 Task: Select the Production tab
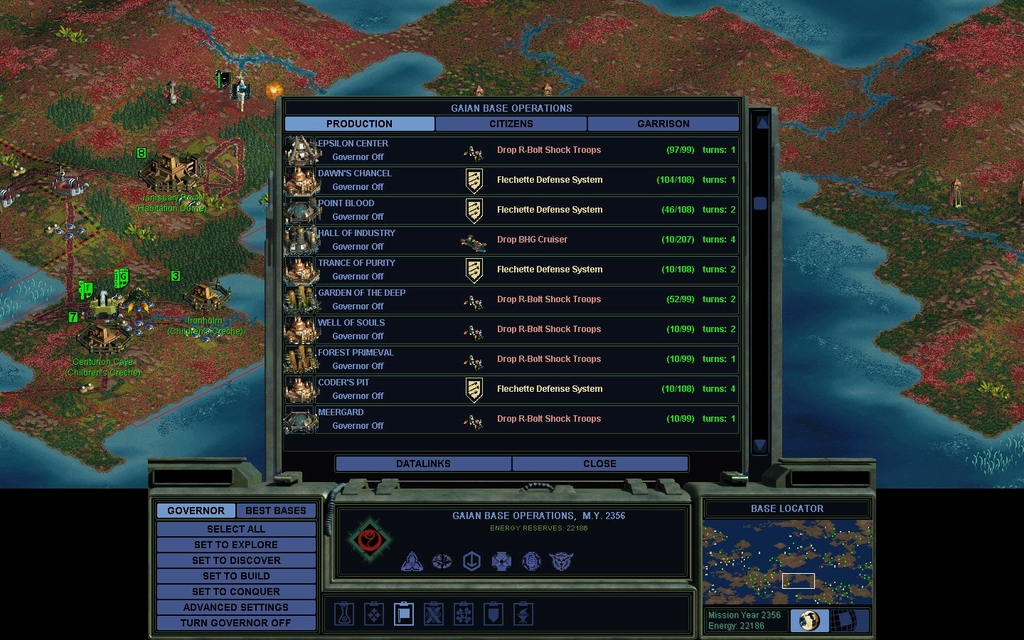359,124
